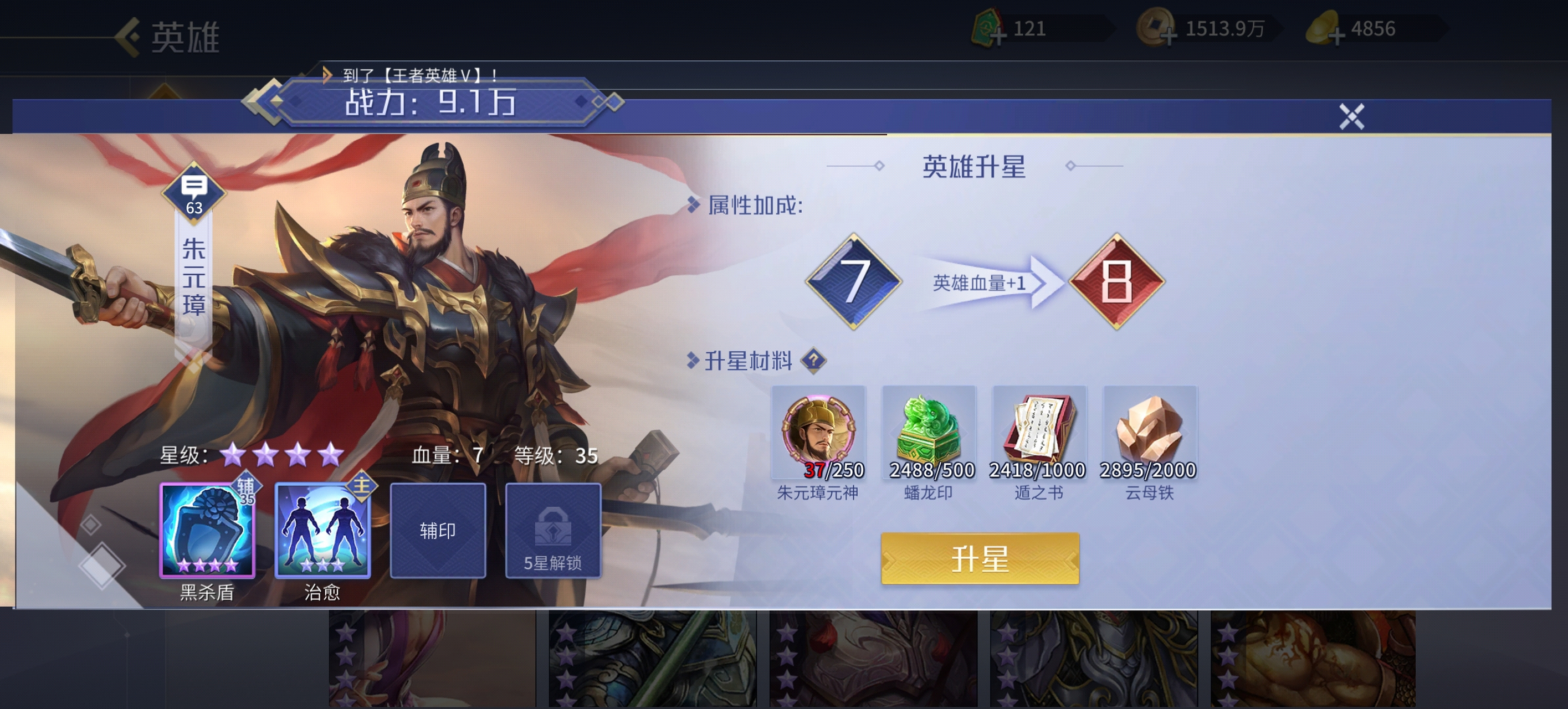Add more green ticket currency

point(998,37)
